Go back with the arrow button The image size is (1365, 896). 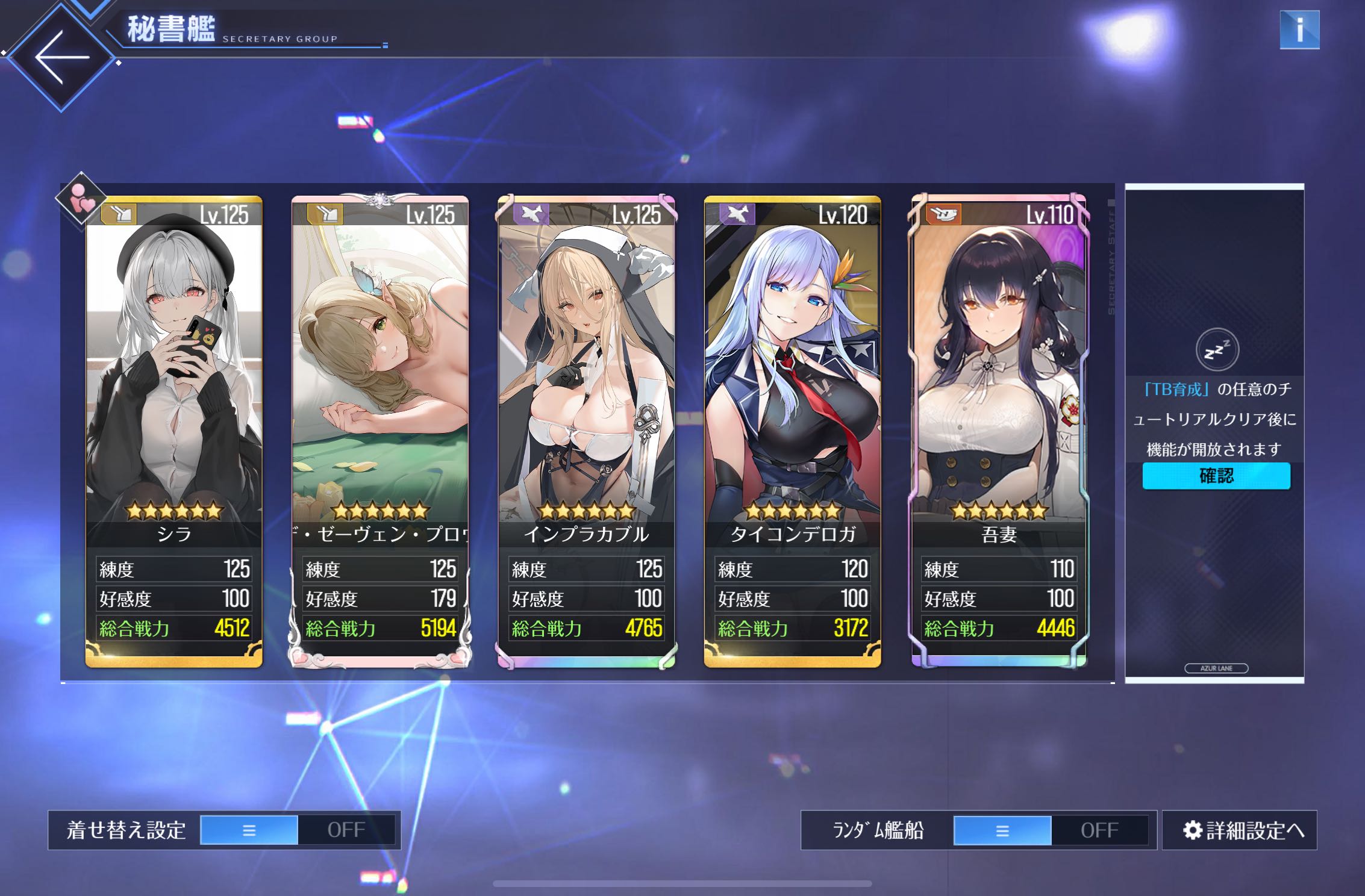pos(61,58)
